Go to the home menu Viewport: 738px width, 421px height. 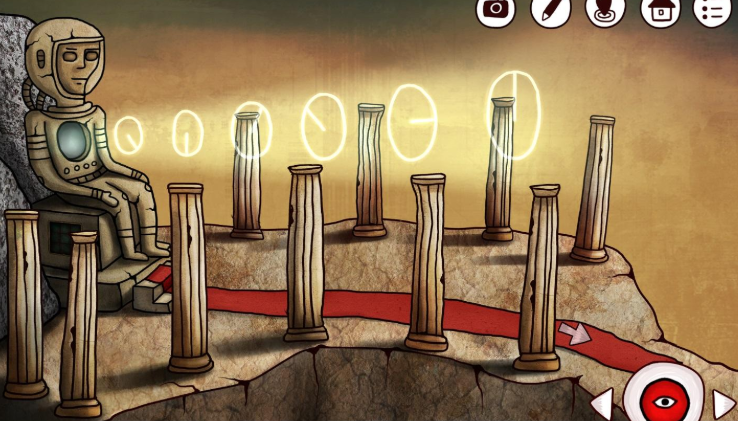(659, 9)
